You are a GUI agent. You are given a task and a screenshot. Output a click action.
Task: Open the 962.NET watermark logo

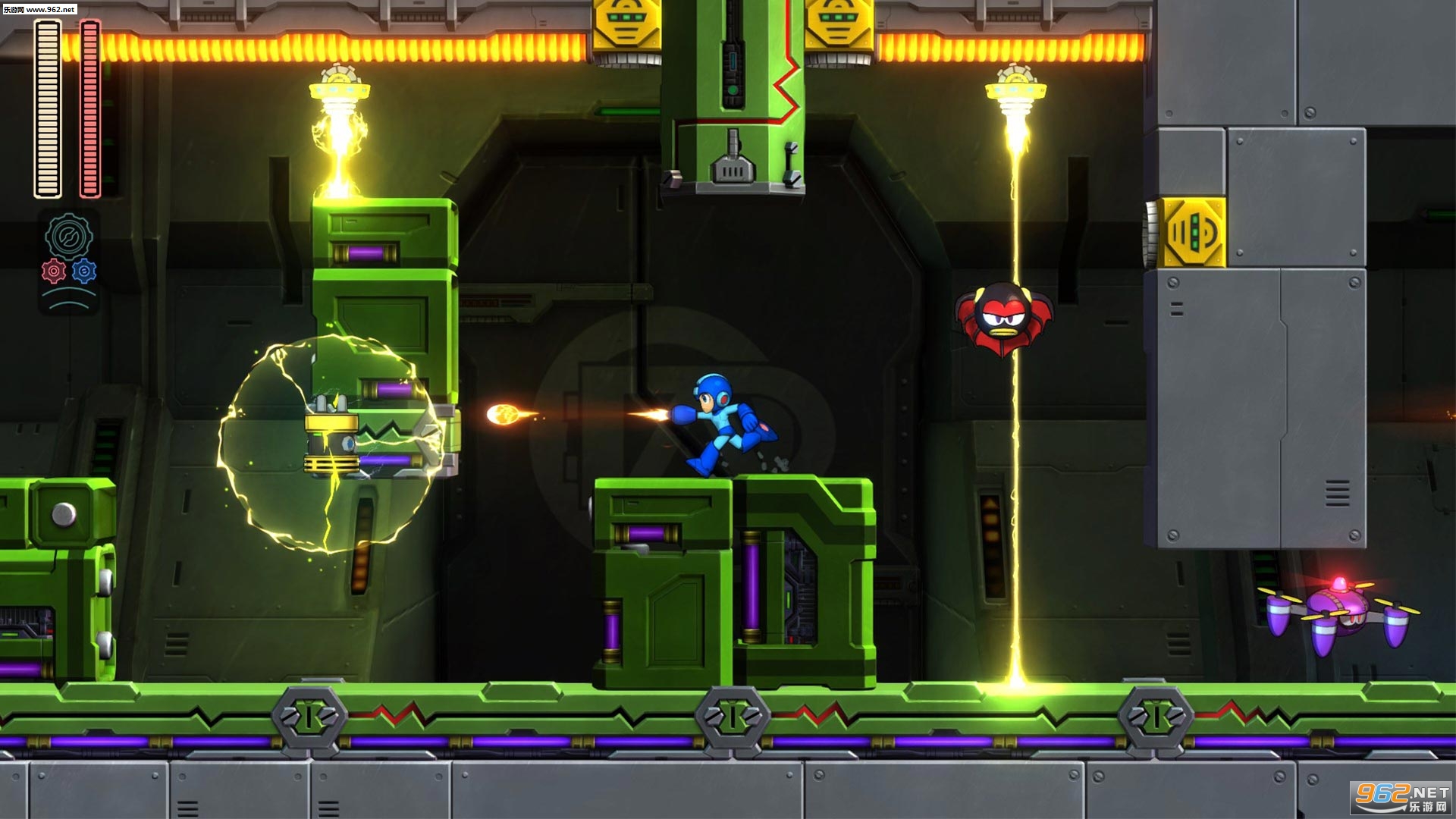(x=1401, y=797)
